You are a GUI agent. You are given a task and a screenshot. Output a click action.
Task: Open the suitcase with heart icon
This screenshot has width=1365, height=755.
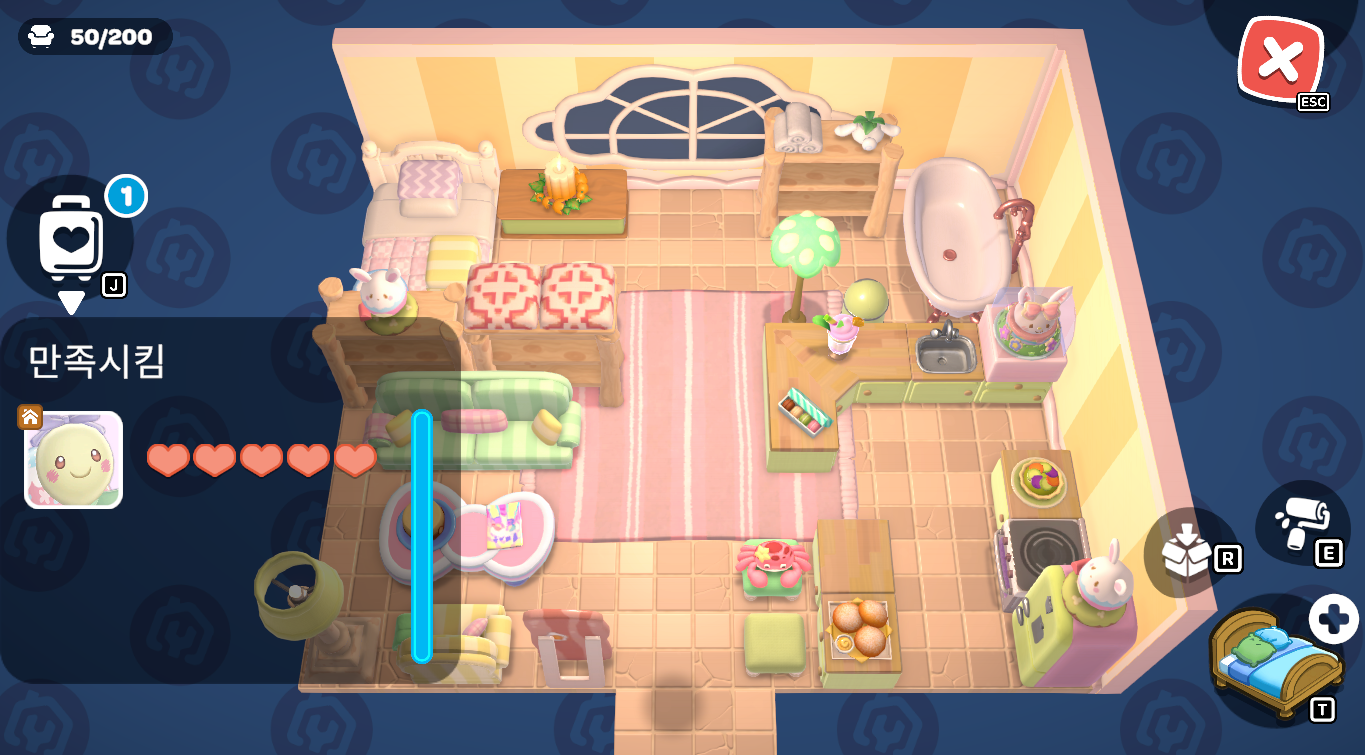point(71,239)
